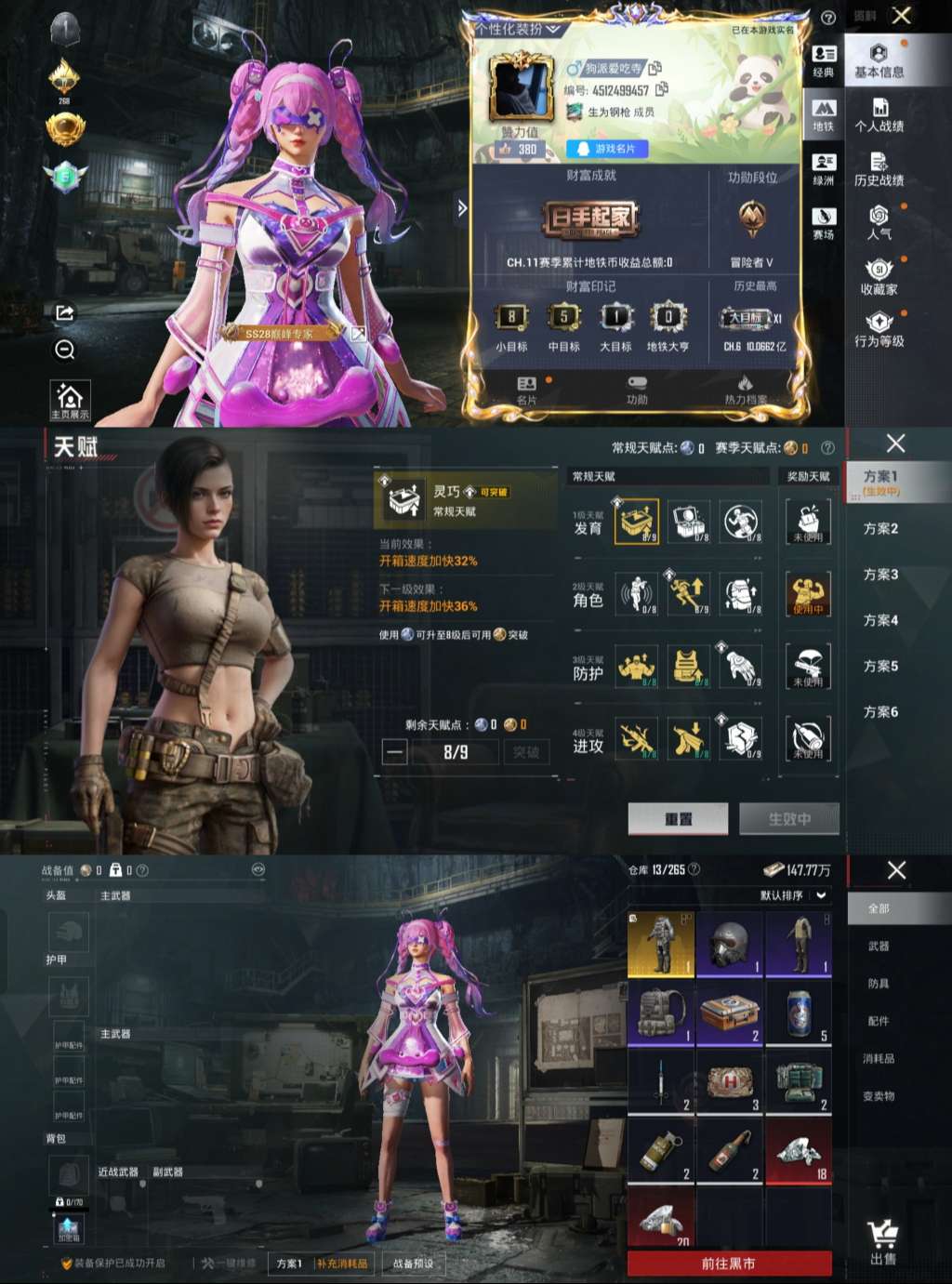Switch to talent plan 方案5
The height and width of the screenshot is (1284, 952).
(880, 666)
